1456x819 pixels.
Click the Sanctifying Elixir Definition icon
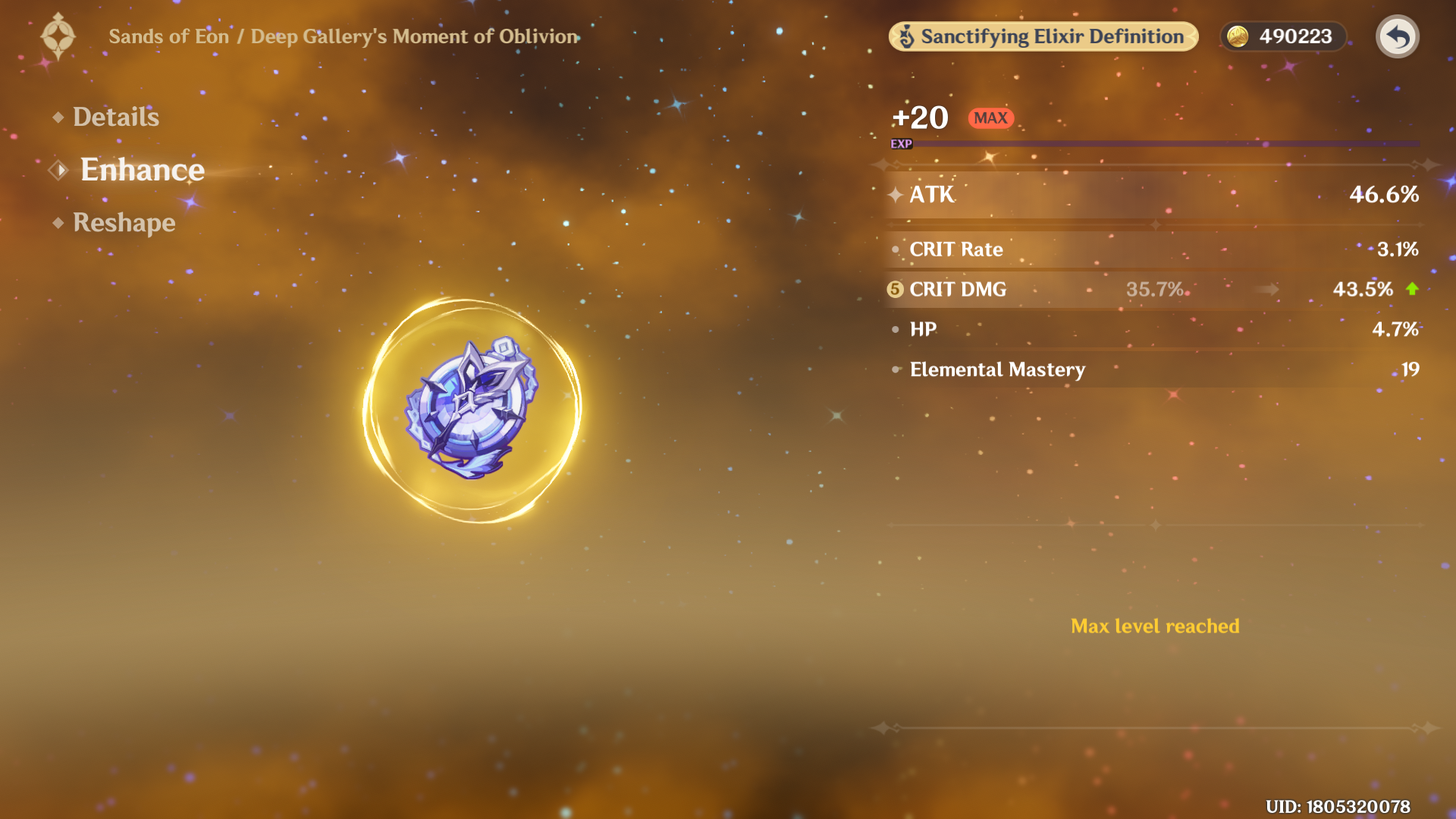pos(907,36)
